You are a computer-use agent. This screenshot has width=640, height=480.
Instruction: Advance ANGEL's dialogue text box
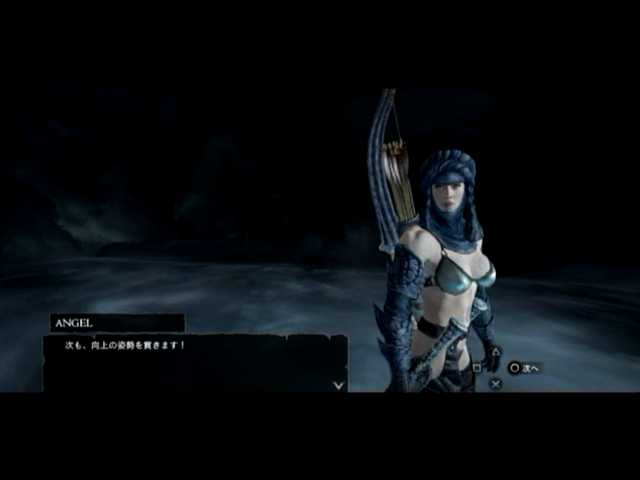(195, 362)
